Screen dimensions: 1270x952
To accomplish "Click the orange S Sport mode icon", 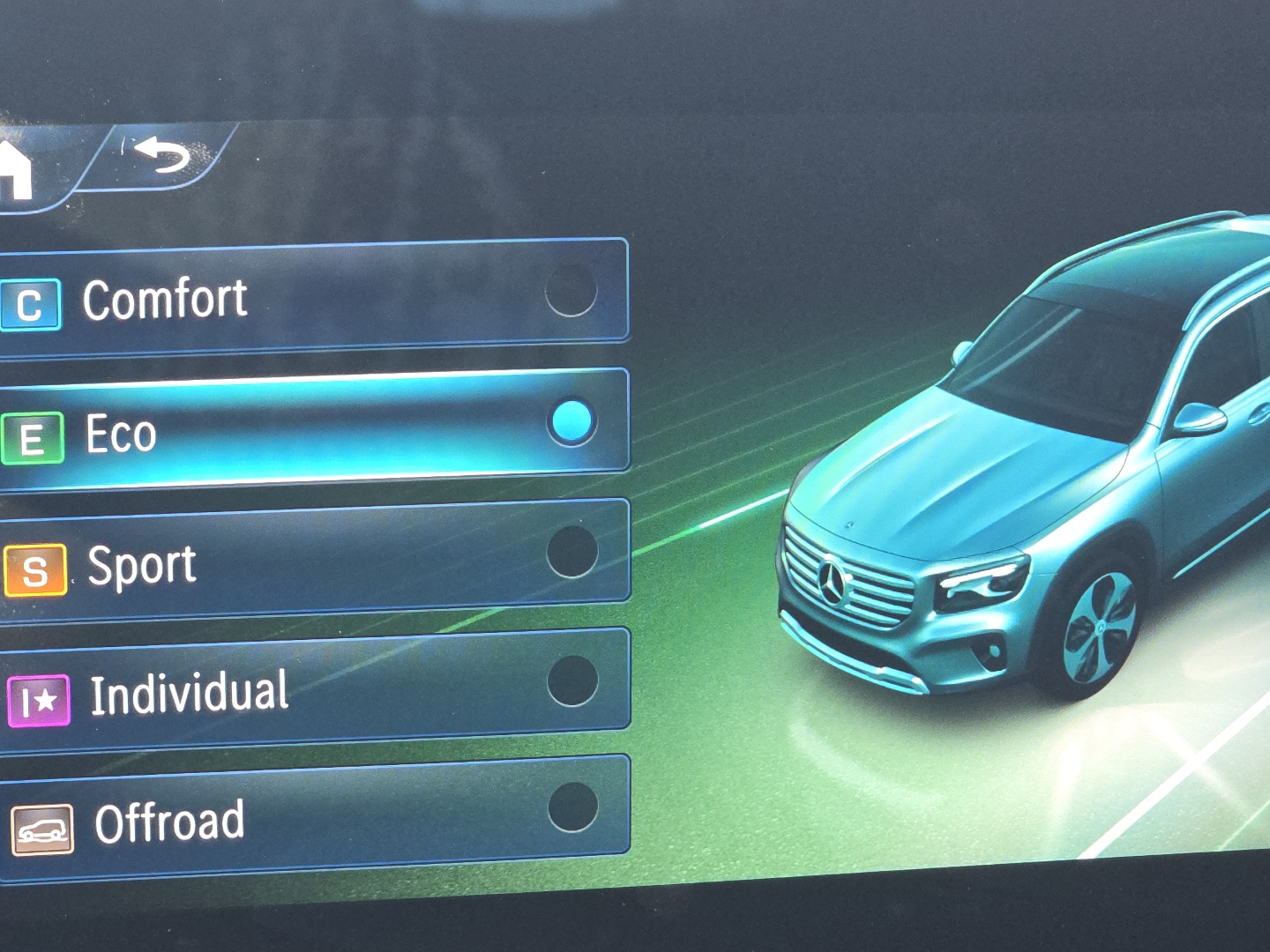I will click(37, 571).
